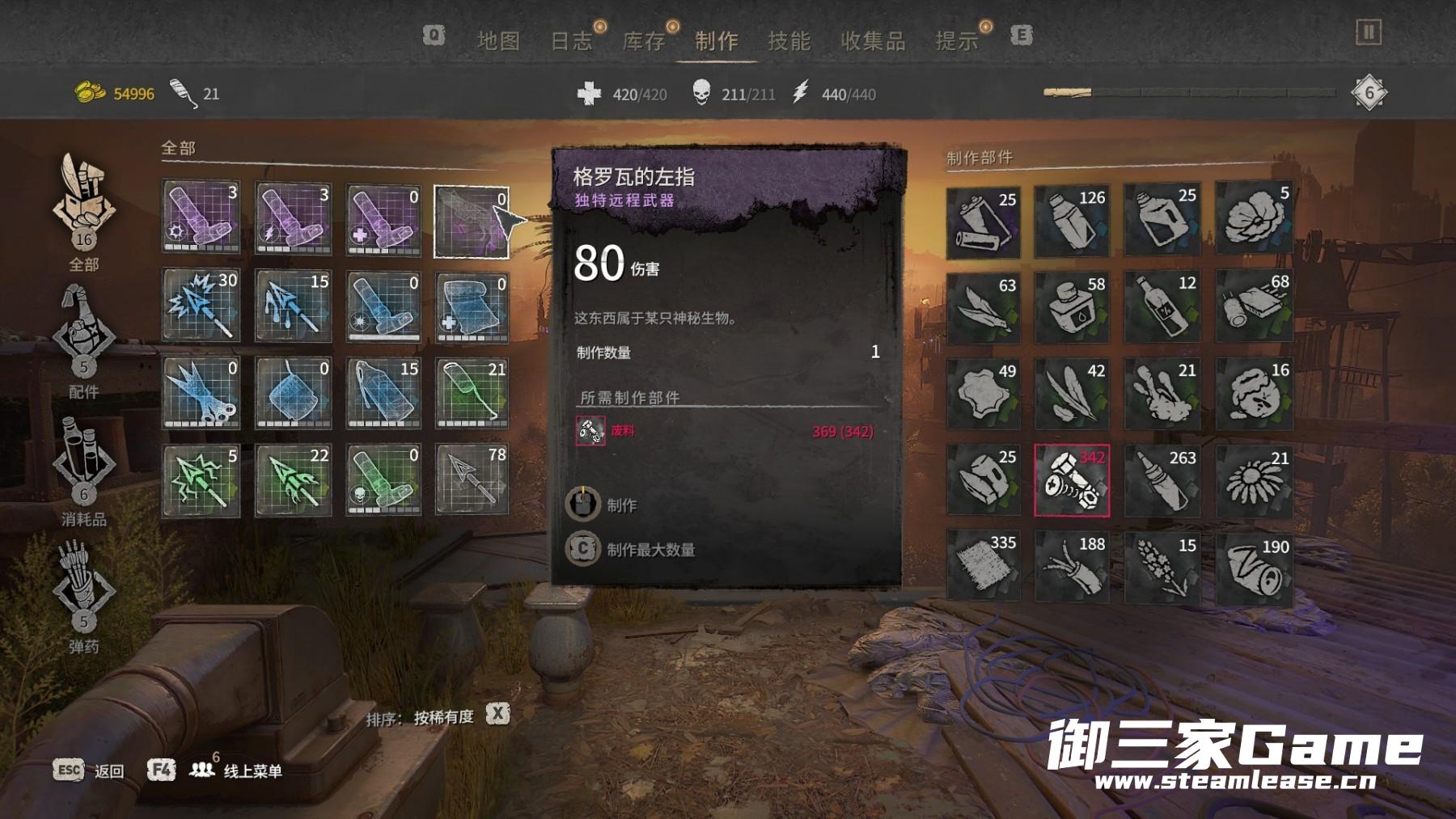The image size is (1456, 819).
Task: Select the 全部 crafting category
Action: 84,212
